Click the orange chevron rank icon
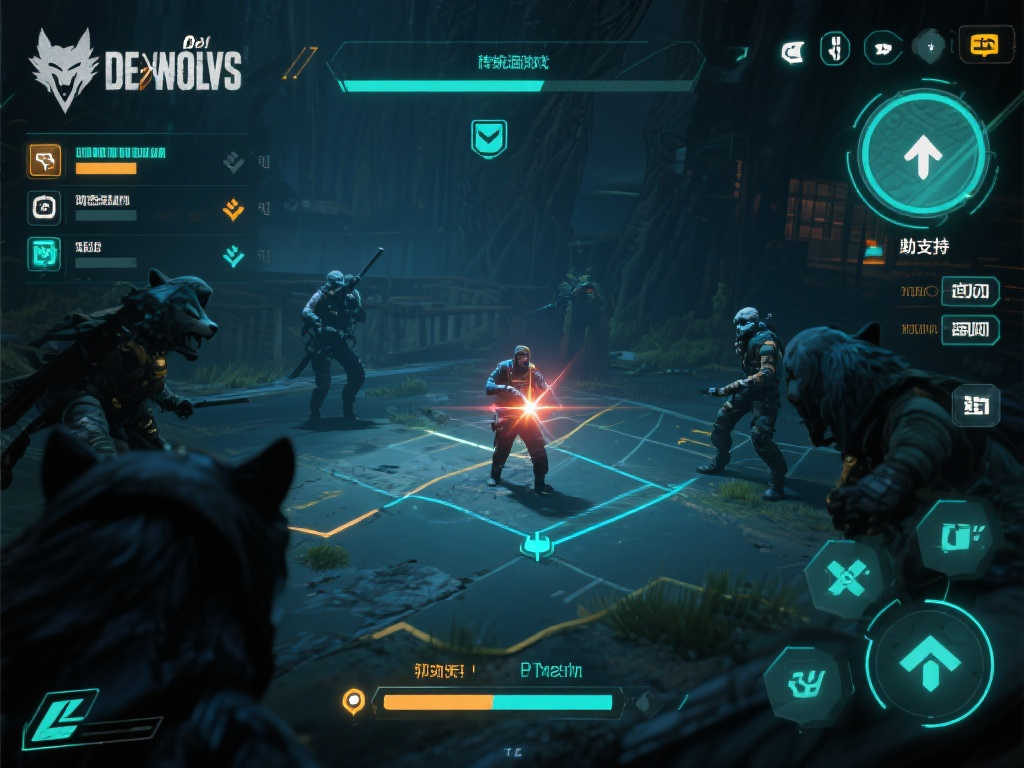This screenshot has width=1024, height=768. pyautogui.click(x=233, y=208)
